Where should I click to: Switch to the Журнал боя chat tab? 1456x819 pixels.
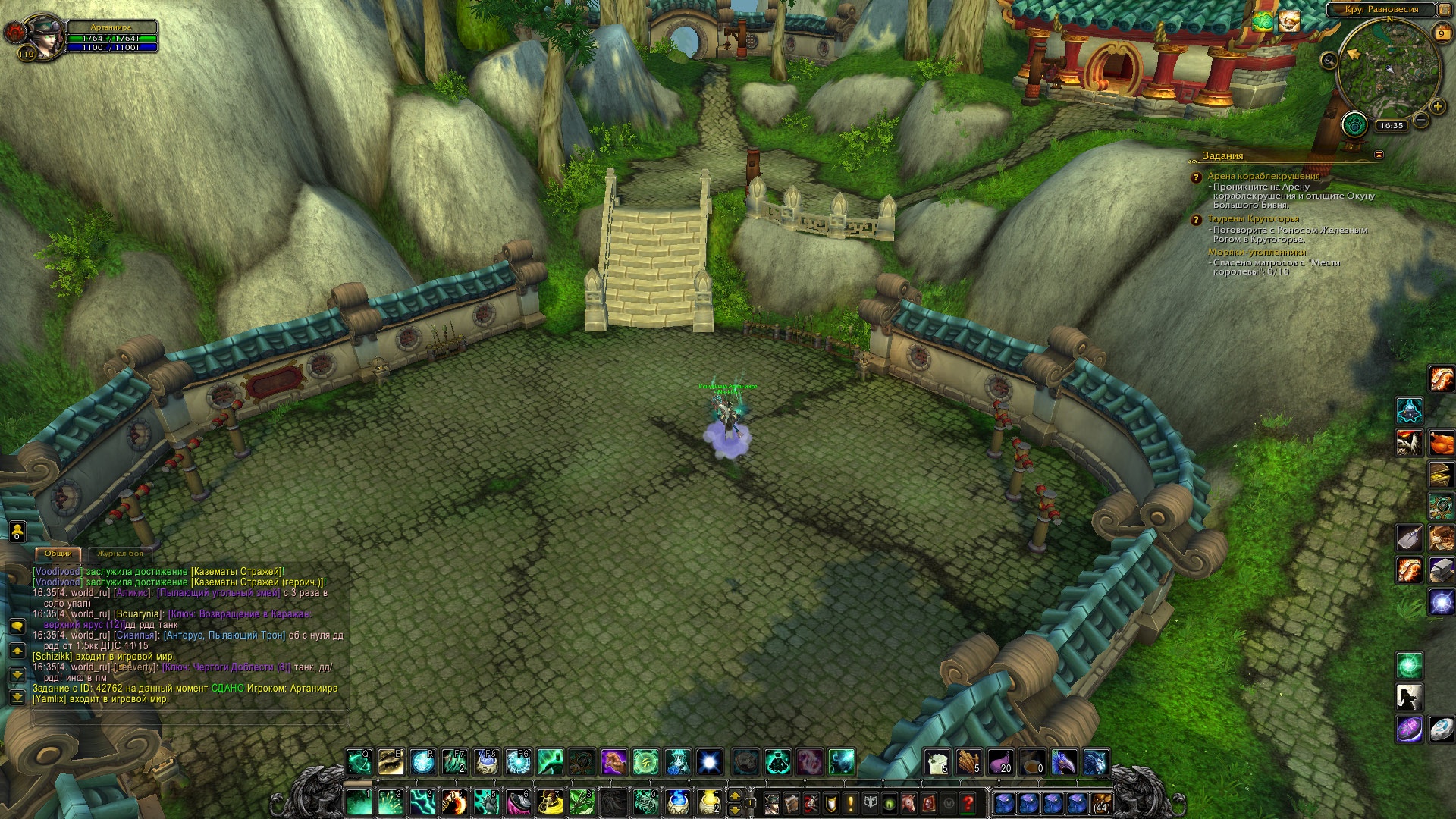coord(120,554)
